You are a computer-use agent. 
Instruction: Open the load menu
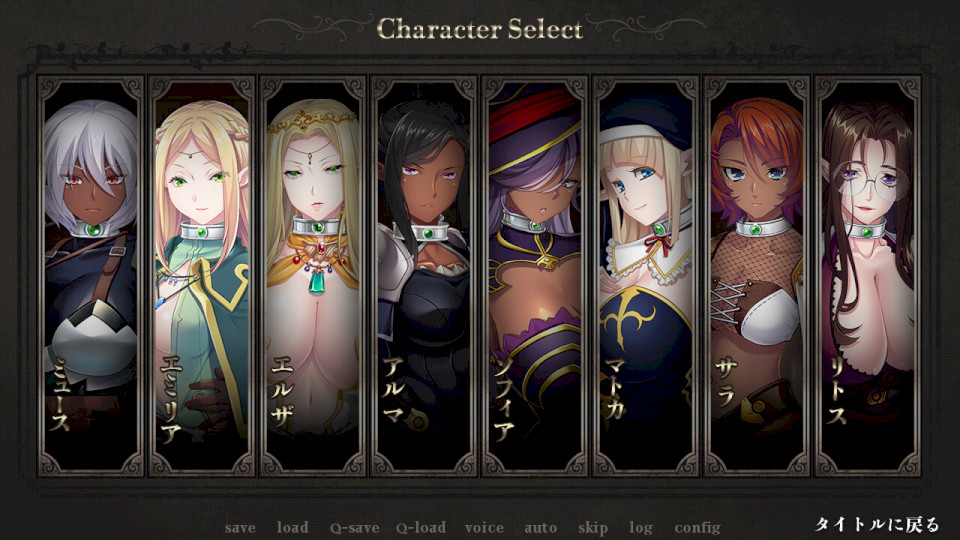tap(292, 528)
